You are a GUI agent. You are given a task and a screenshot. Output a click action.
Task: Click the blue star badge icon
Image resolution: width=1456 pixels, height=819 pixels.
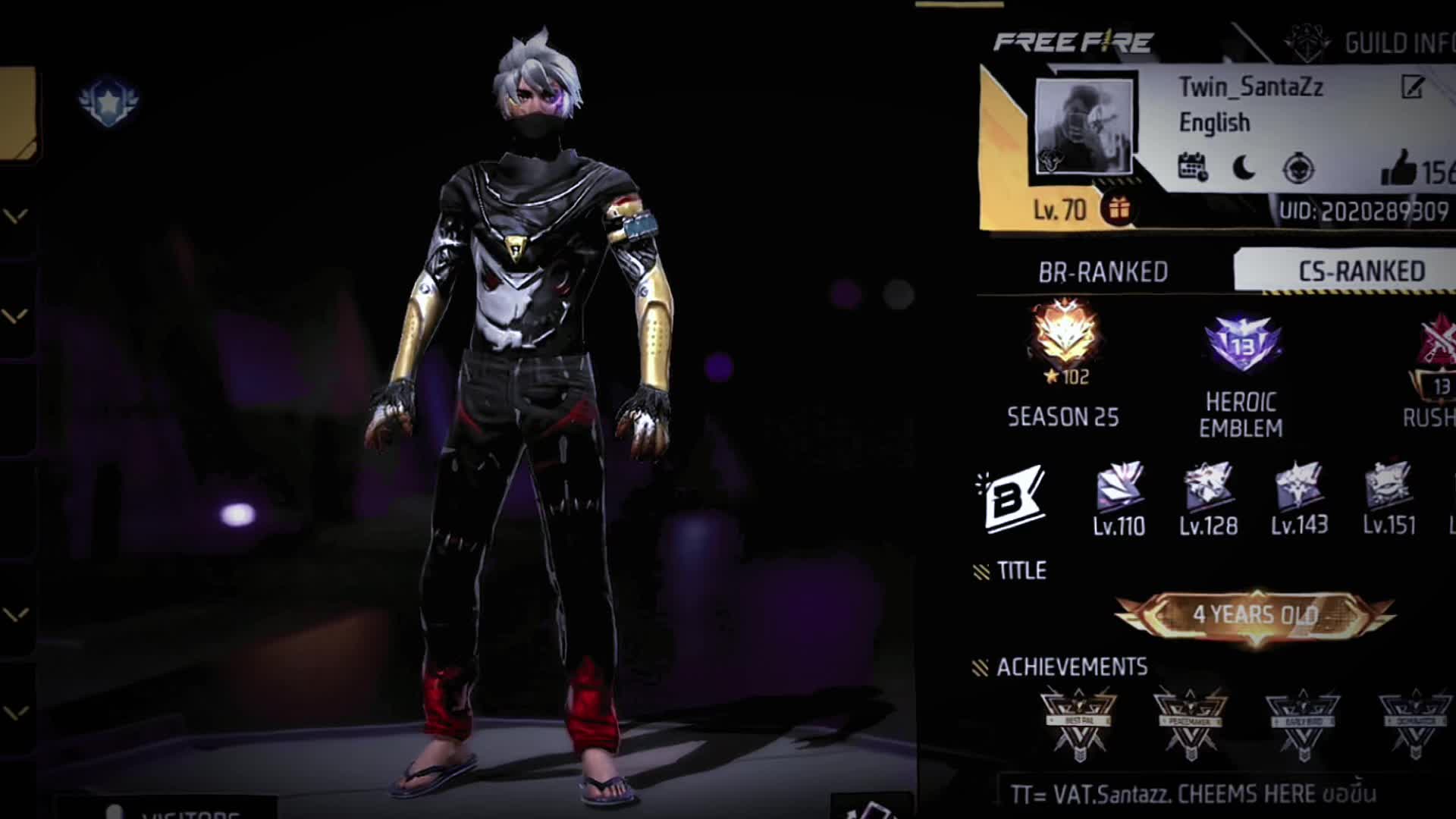(108, 101)
